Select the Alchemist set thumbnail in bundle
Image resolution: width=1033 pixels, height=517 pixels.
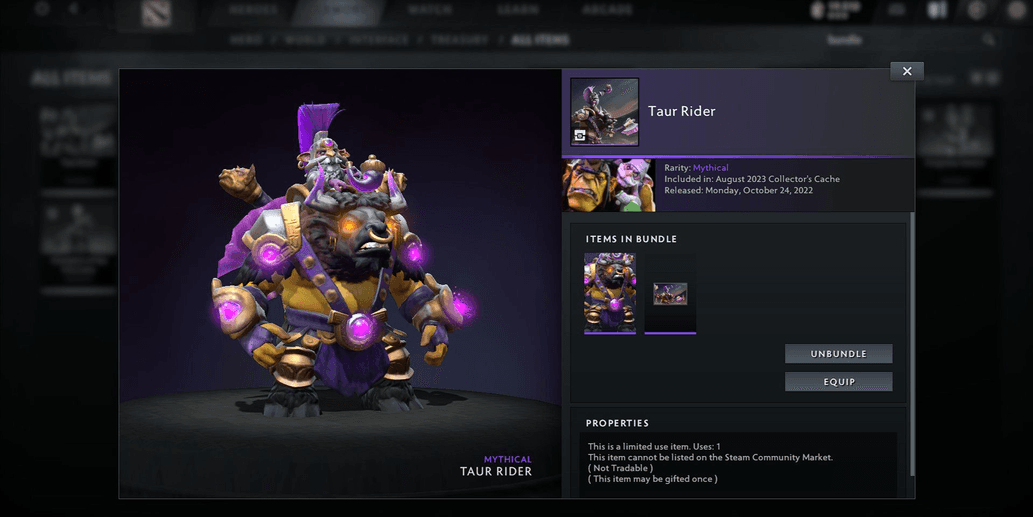610,292
